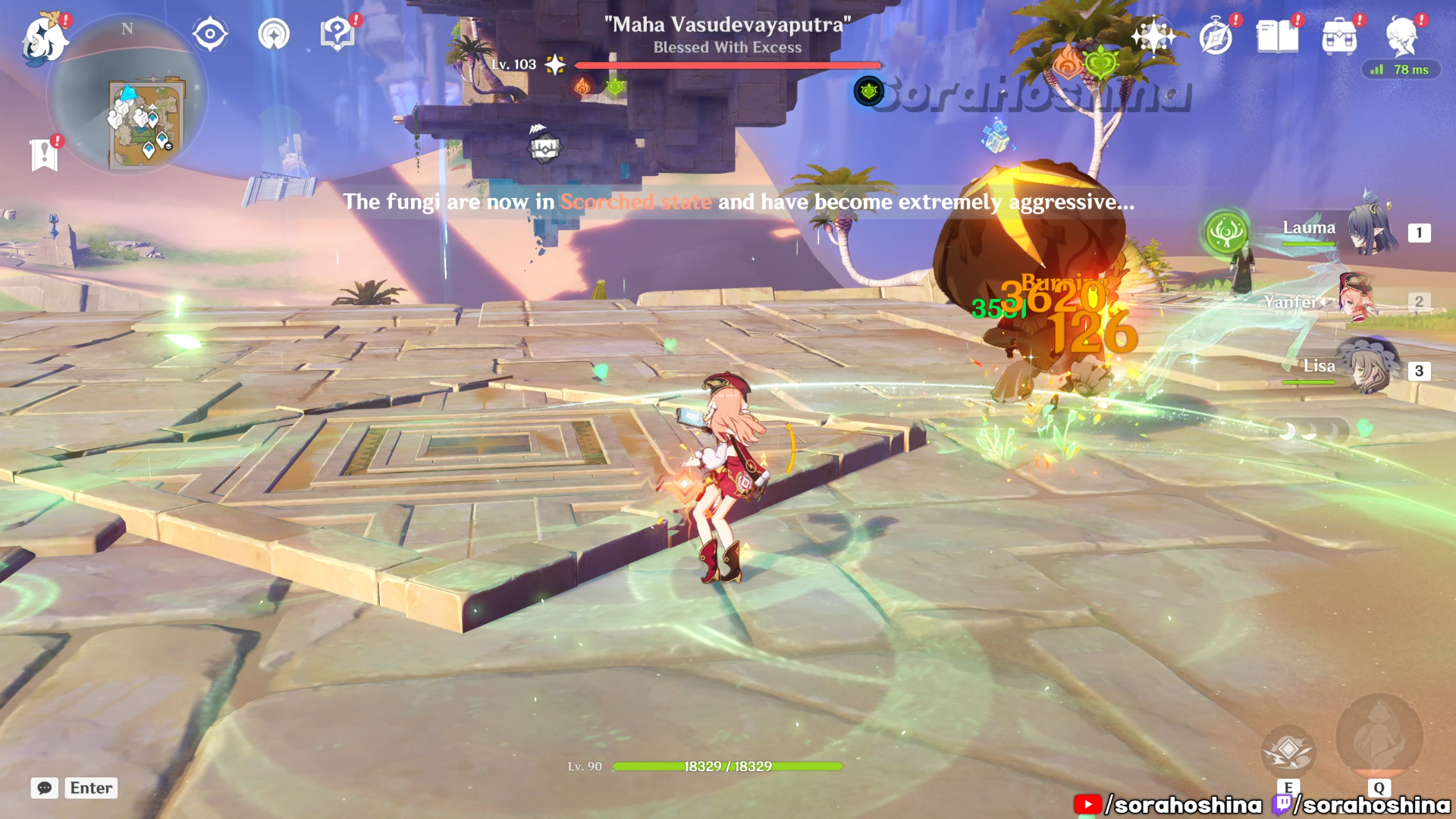Activate Yanfei's Elemental Skill

click(1288, 751)
